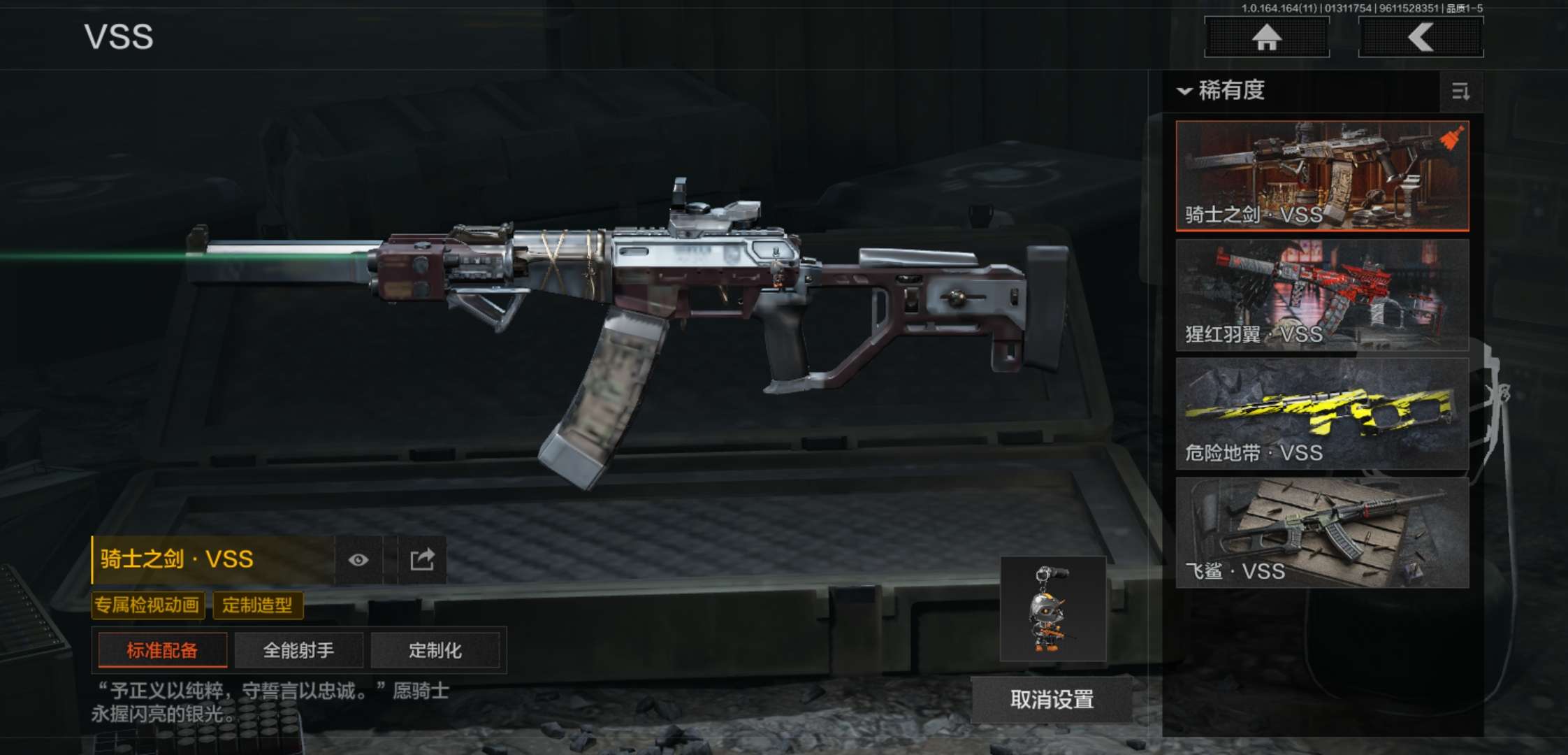Share the weapon skin
The image size is (1568, 755).
(422, 559)
